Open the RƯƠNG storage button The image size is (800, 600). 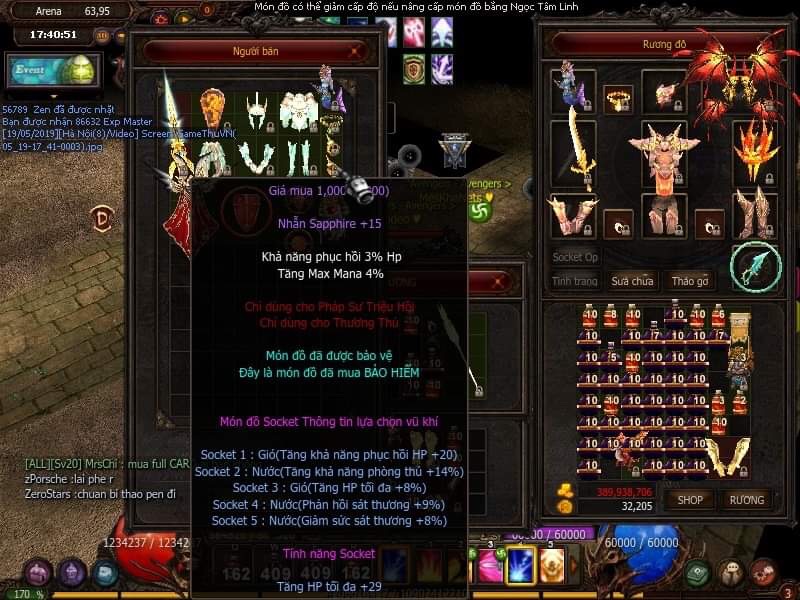coord(746,499)
